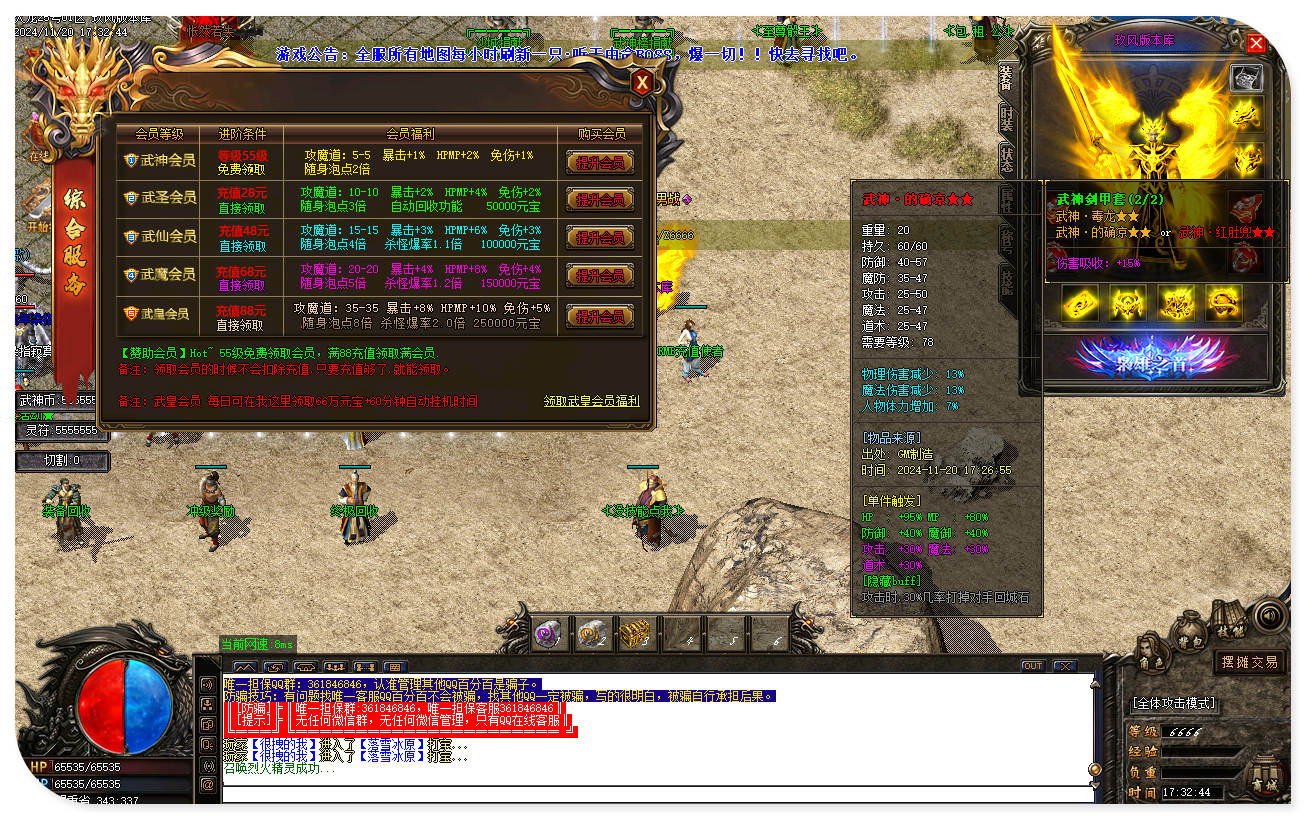The width and height of the screenshot is (1306, 819).
Task: Click the first yellow gem slot under 伤害吸收
Action: point(1079,303)
